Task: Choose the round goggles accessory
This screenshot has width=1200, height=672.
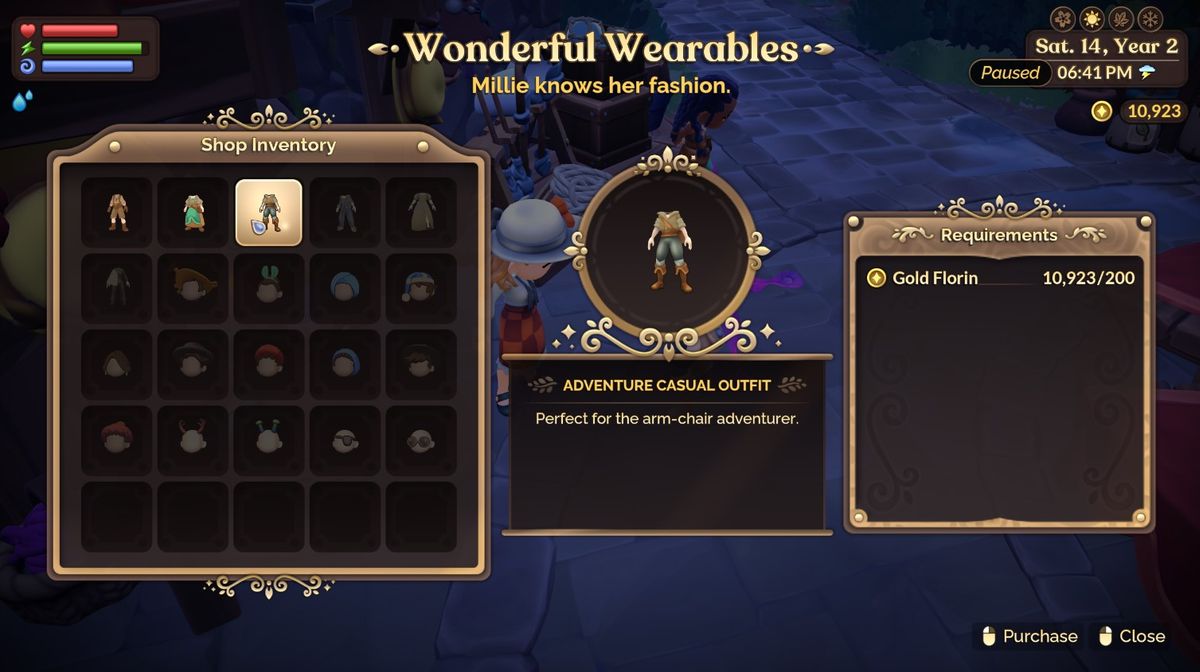Action: [421, 440]
